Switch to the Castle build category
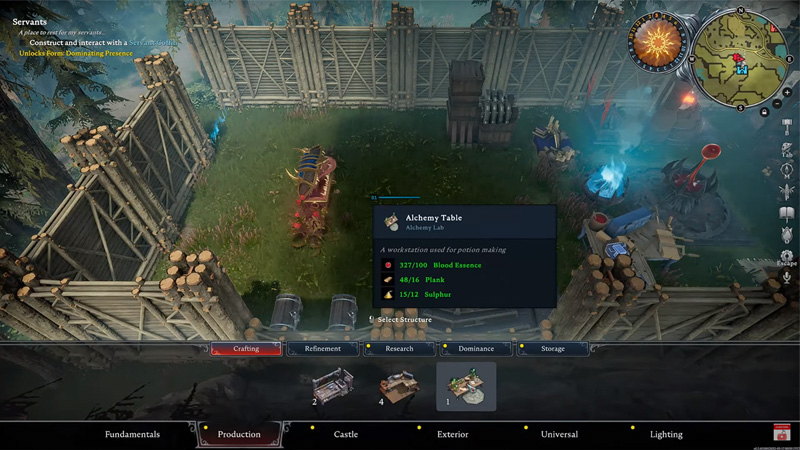800x450 pixels. tap(346, 434)
